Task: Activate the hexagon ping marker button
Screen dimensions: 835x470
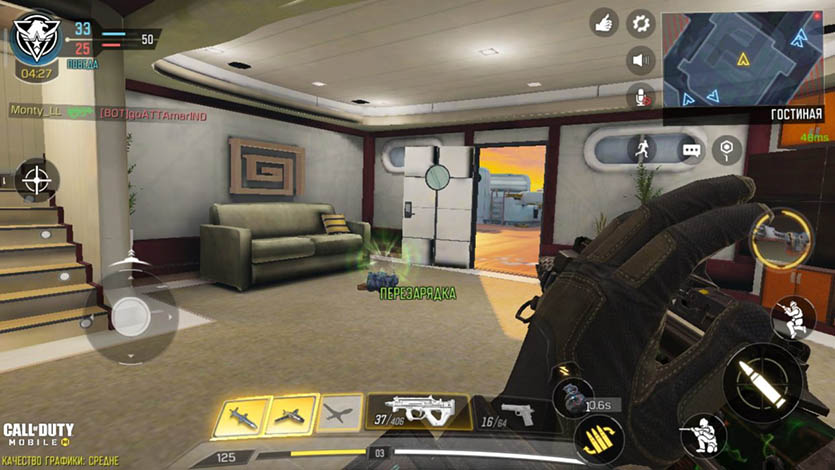Action: [x=727, y=150]
